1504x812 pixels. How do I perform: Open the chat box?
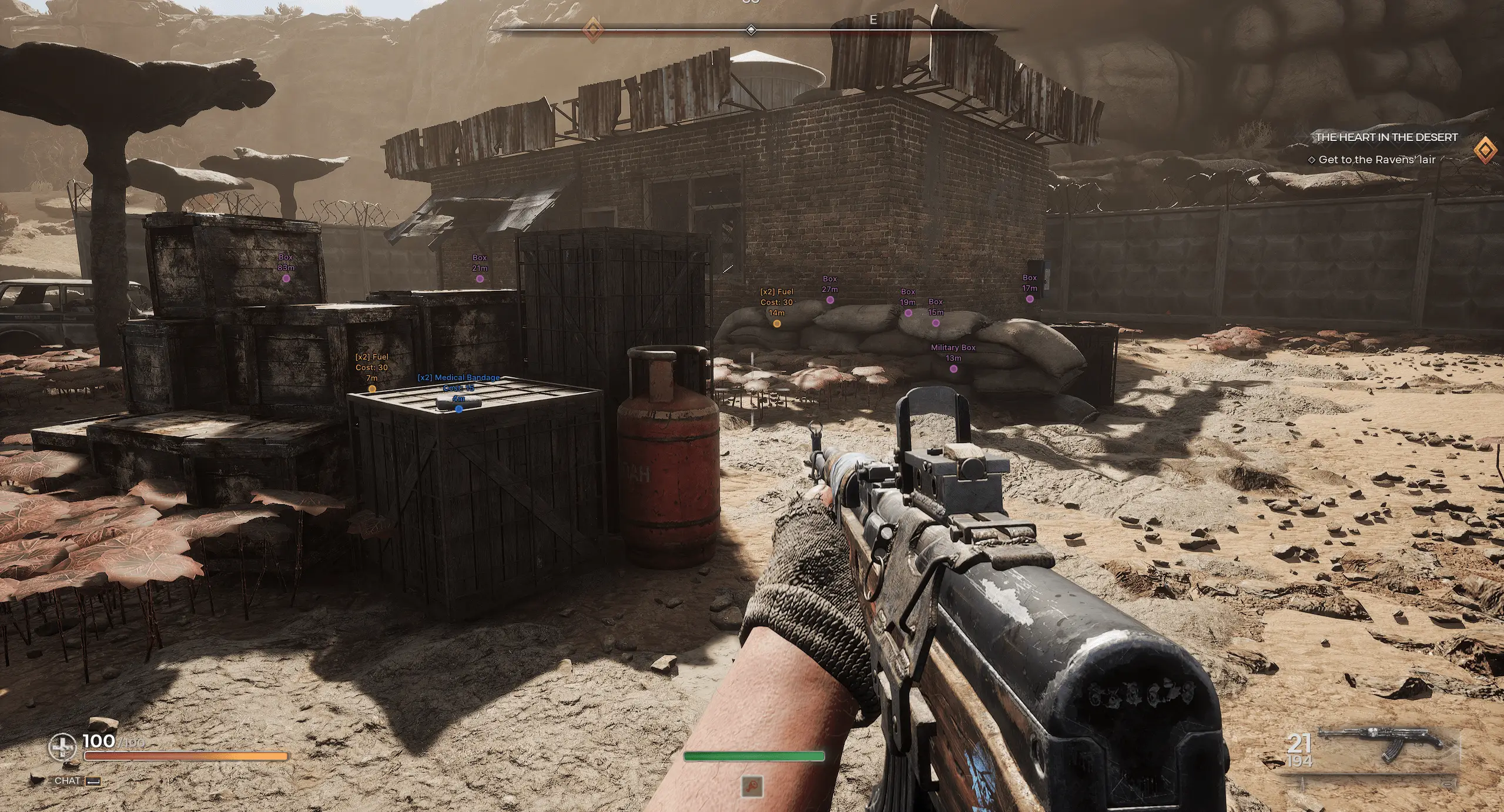point(76,781)
